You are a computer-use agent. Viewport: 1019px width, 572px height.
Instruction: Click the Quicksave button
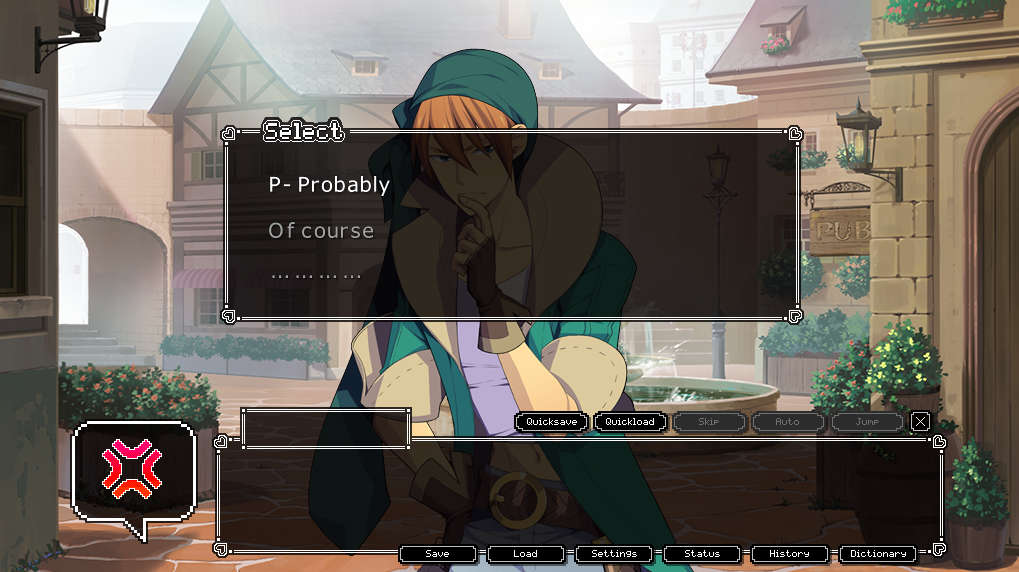click(552, 422)
